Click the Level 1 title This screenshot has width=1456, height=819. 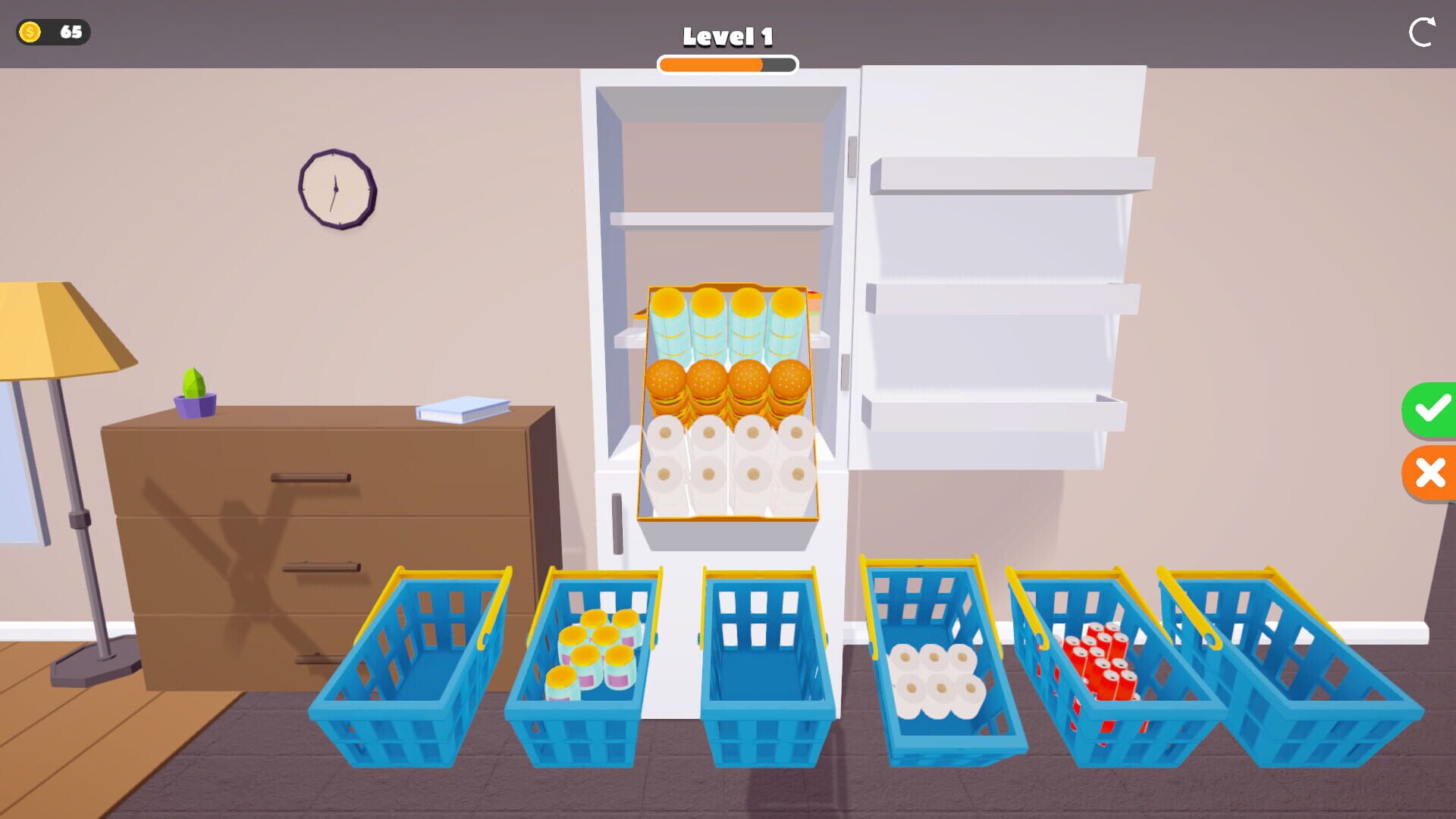[727, 35]
